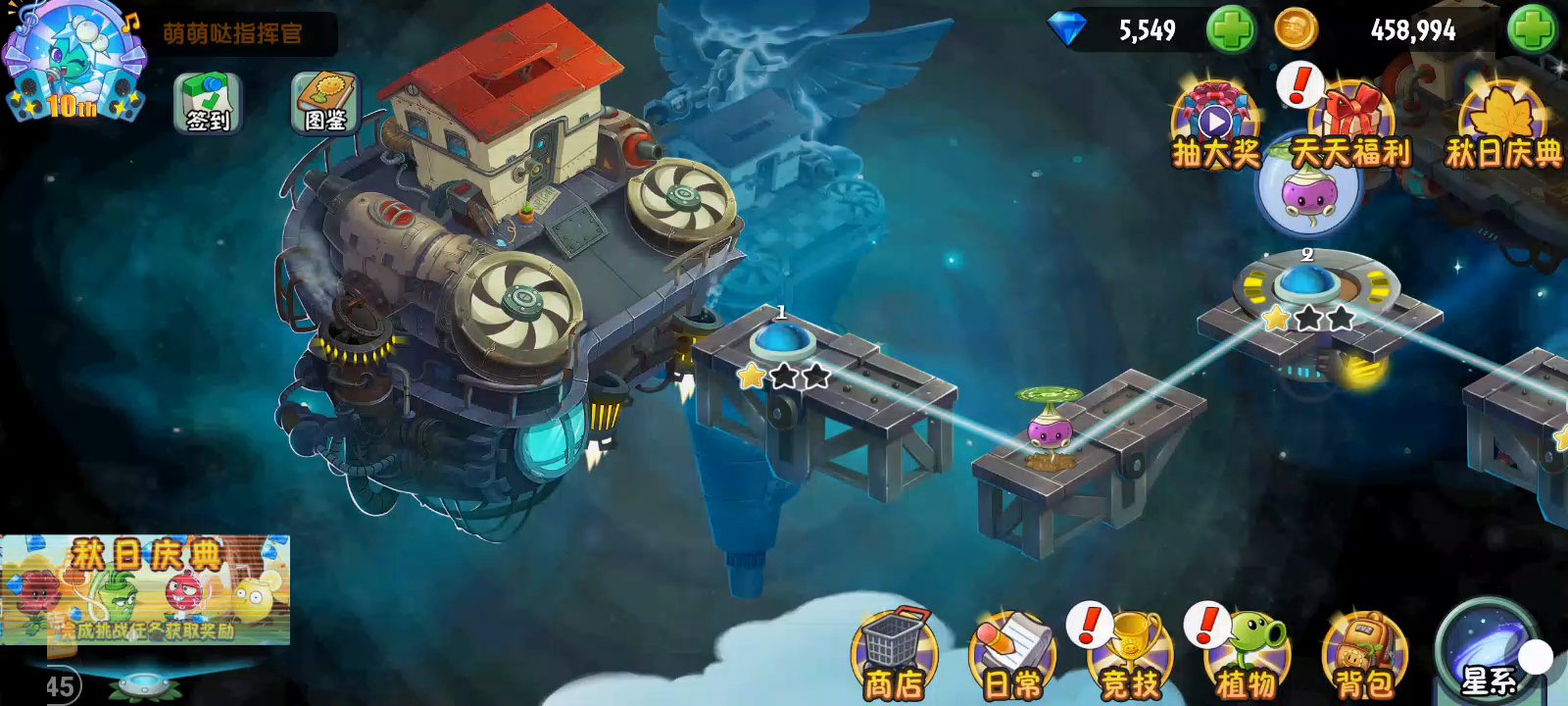This screenshot has height=706, width=1568.
Task: Open the 抽大奖 lottery event
Action: 1215,127
